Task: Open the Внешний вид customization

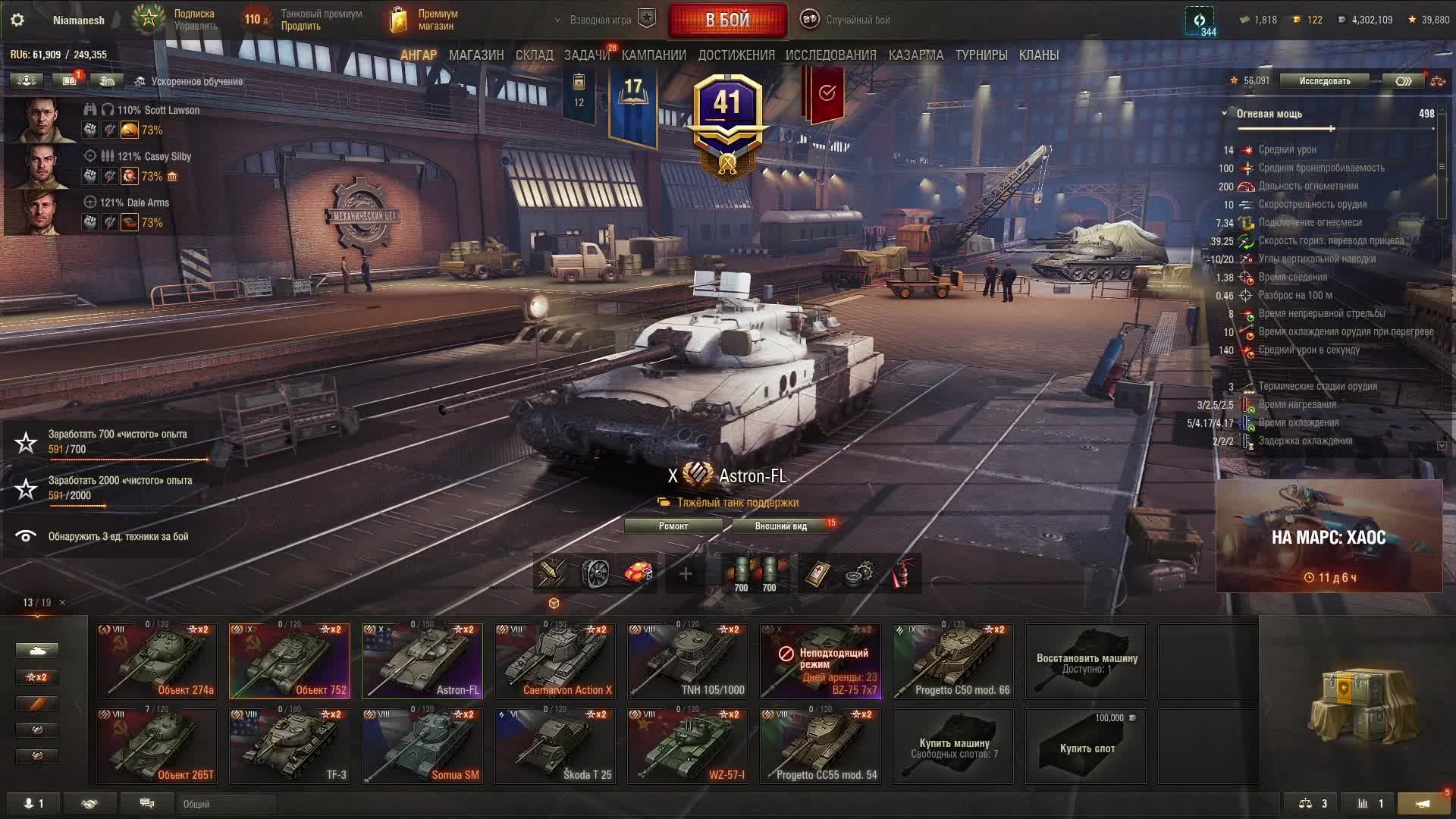Action: pyautogui.click(x=780, y=526)
